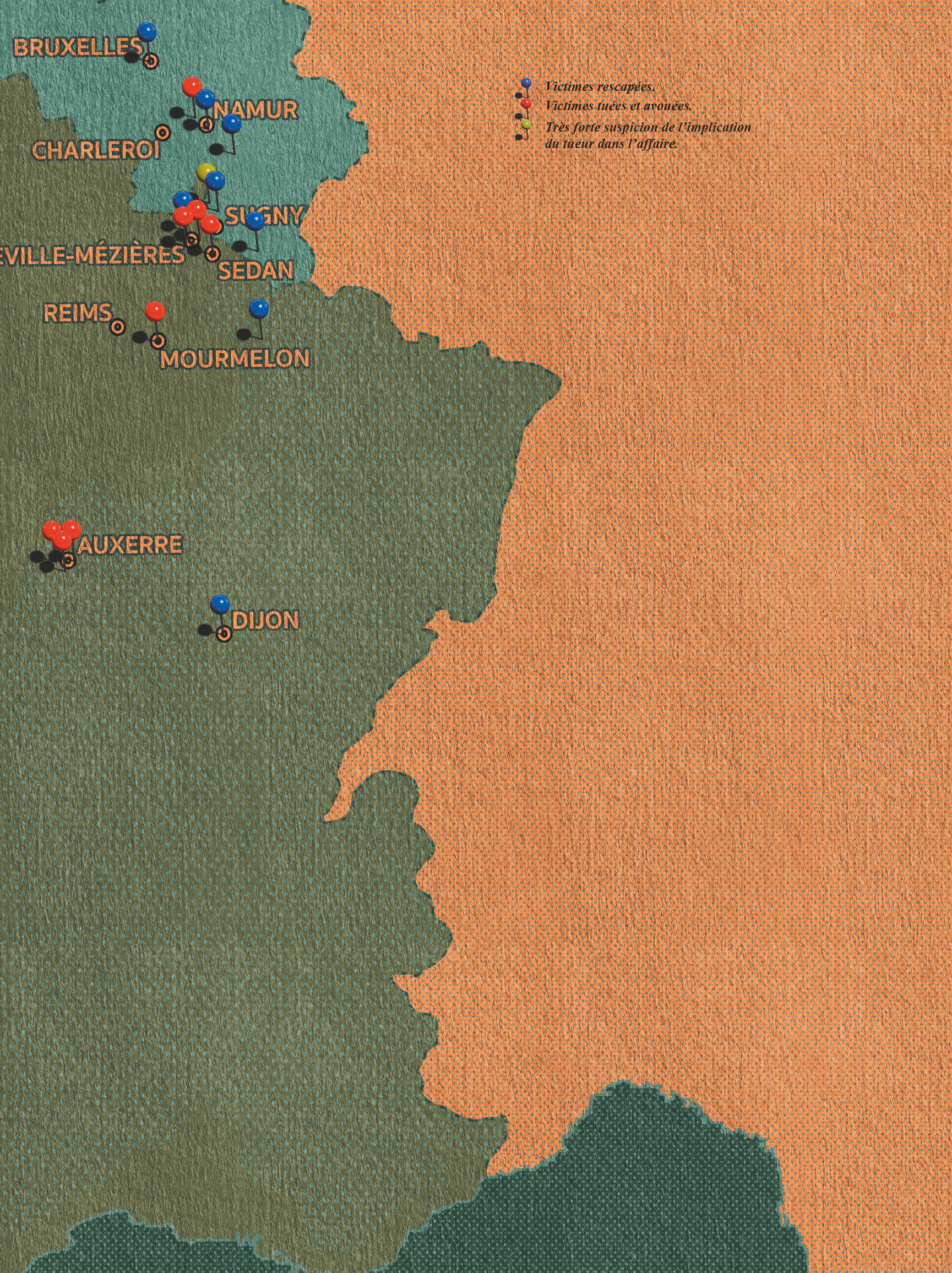Click the Reims city ring marker
The width and height of the screenshot is (952, 1273).
coord(117,327)
